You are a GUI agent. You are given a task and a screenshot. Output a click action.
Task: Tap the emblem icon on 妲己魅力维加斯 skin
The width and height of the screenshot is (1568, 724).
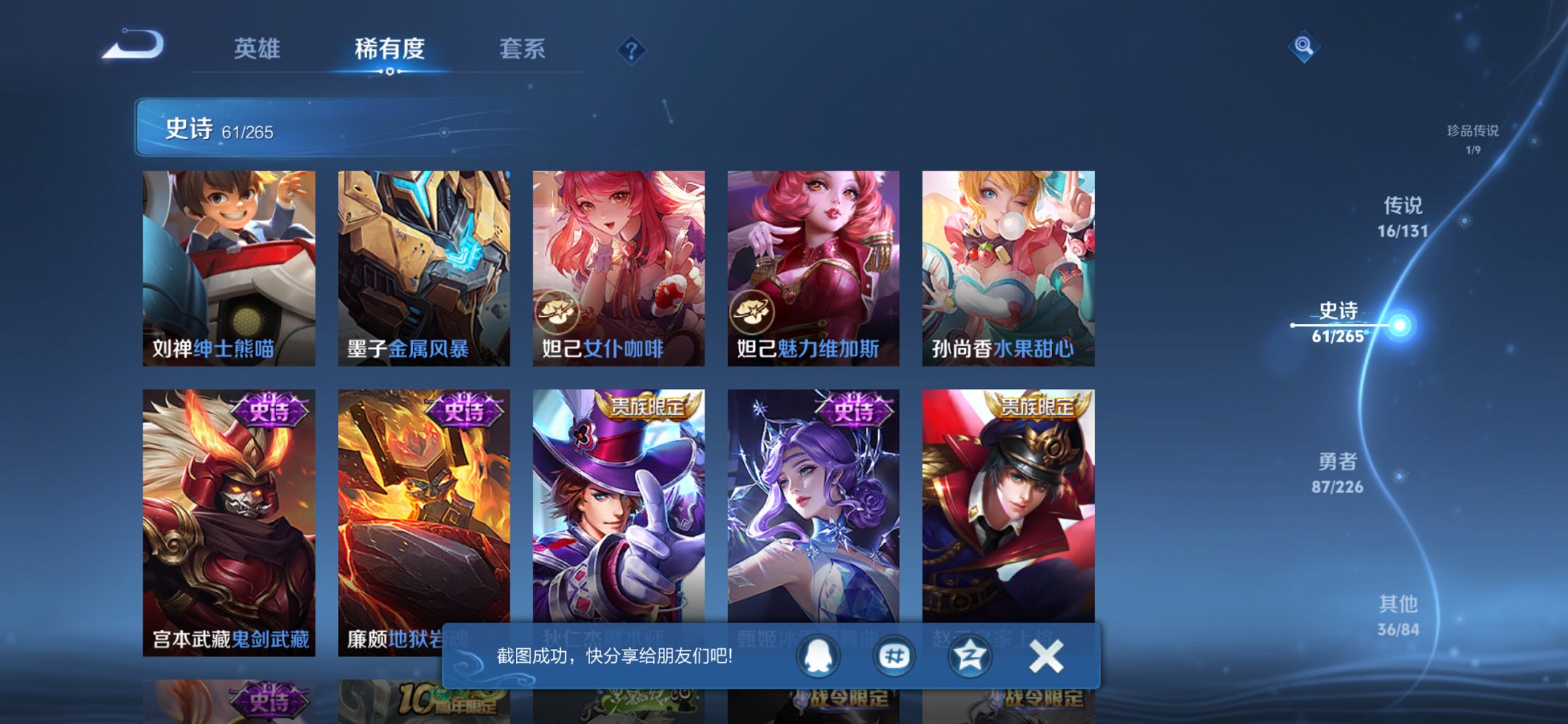tap(750, 309)
